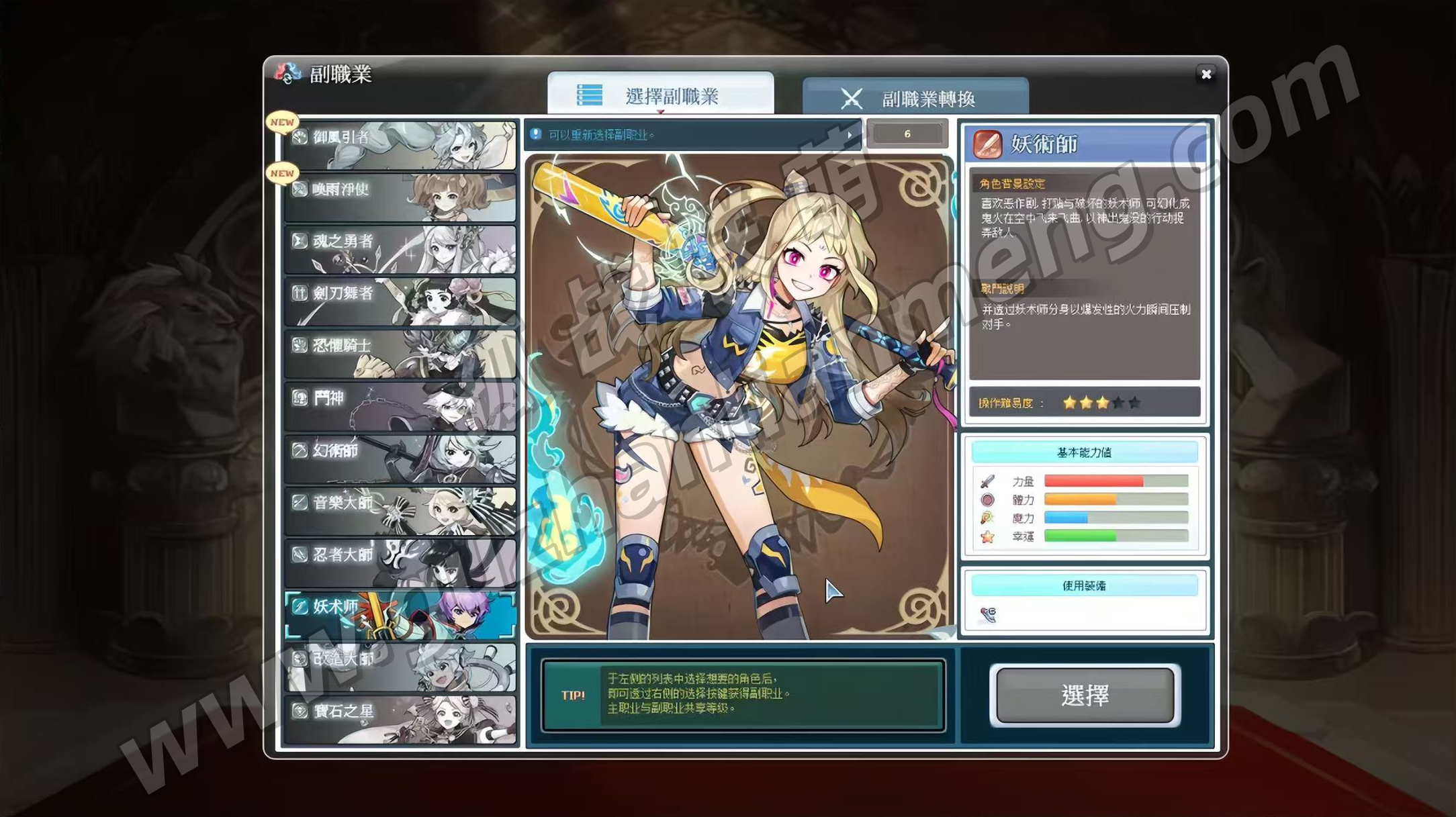The height and width of the screenshot is (817, 1456).
Task: Select the 改造大師 class entry
Action: tap(401, 667)
